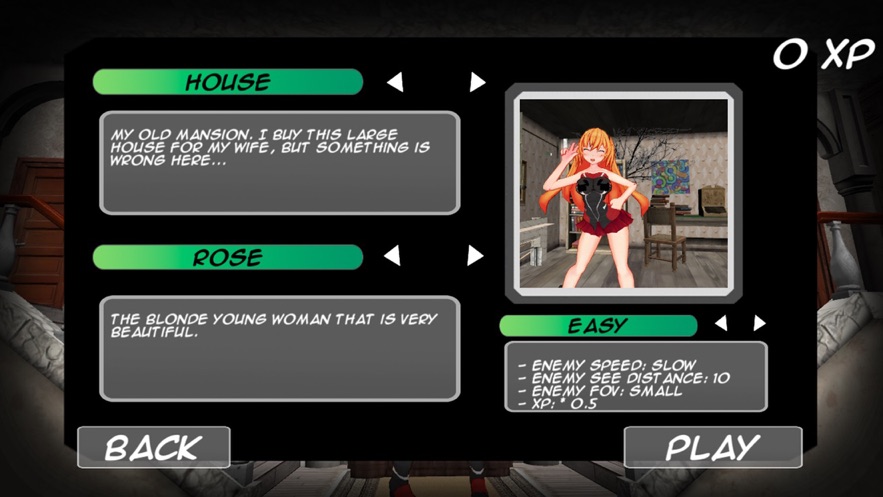Start the game with PLAY
883x497 pixels.
click(x=712, y=447)
